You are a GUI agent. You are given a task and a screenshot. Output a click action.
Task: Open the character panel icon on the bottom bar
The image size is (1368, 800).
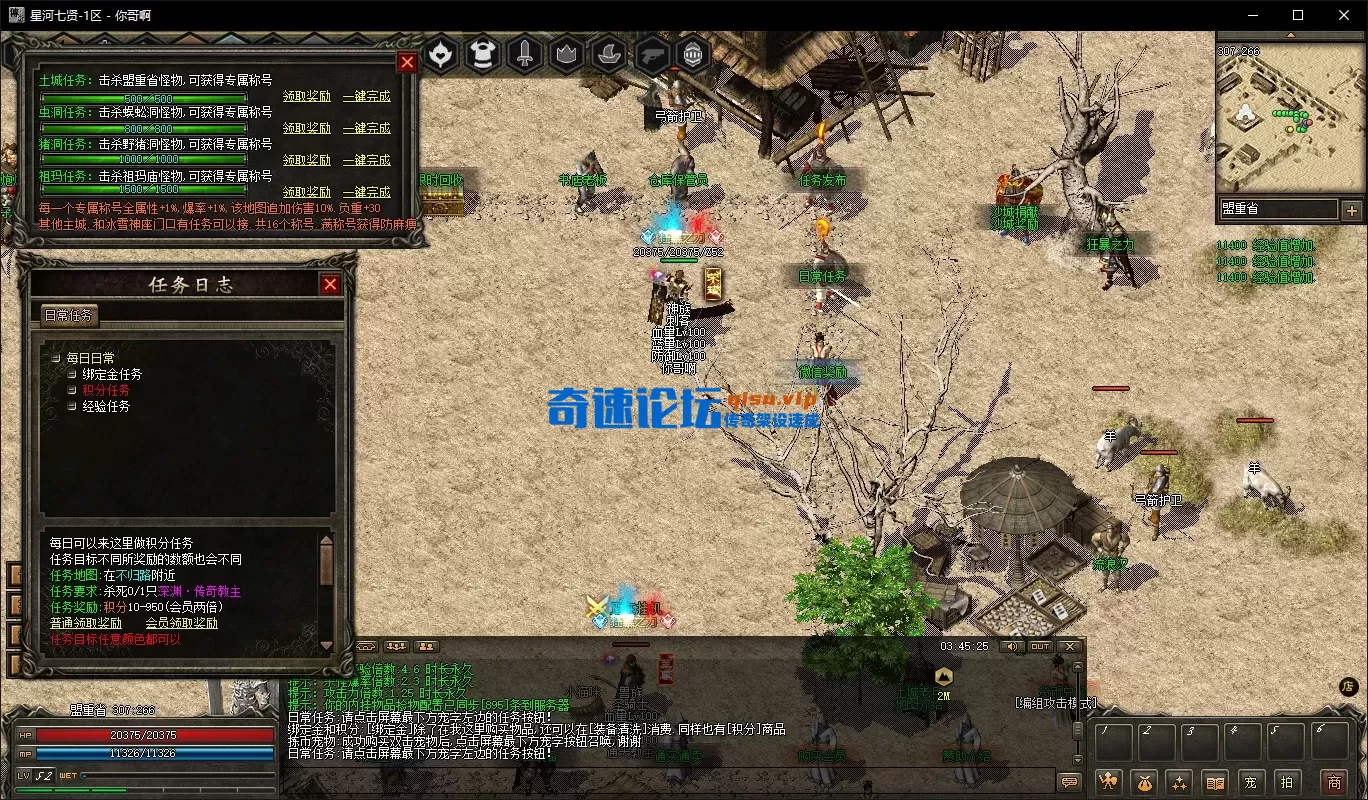[x=1109, y=782]
